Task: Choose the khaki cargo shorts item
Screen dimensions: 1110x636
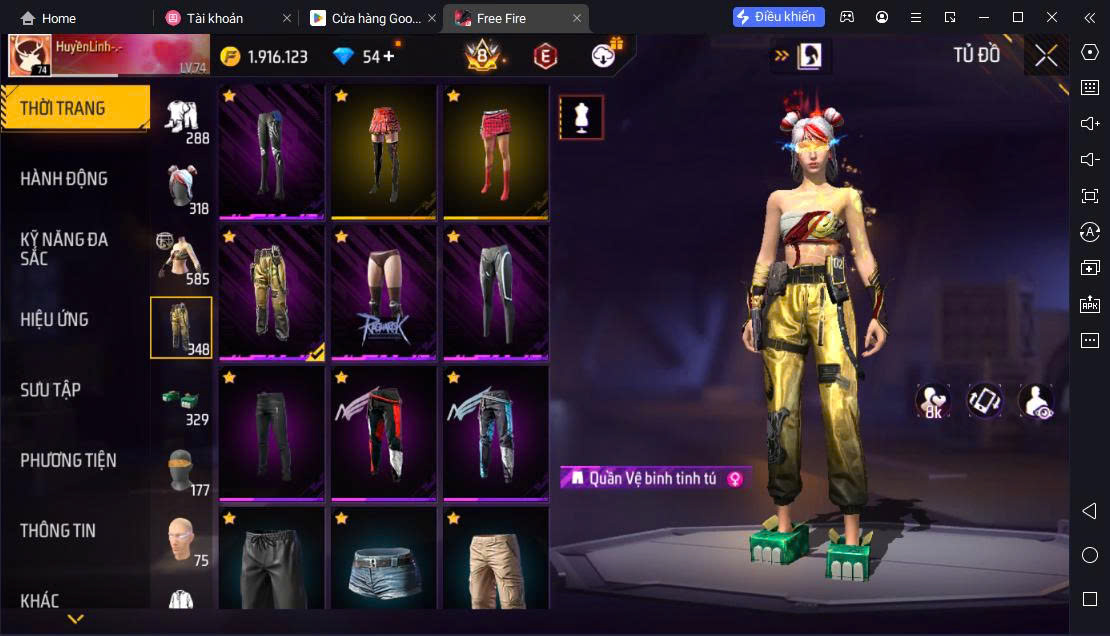Action: [x=496, y=560]
